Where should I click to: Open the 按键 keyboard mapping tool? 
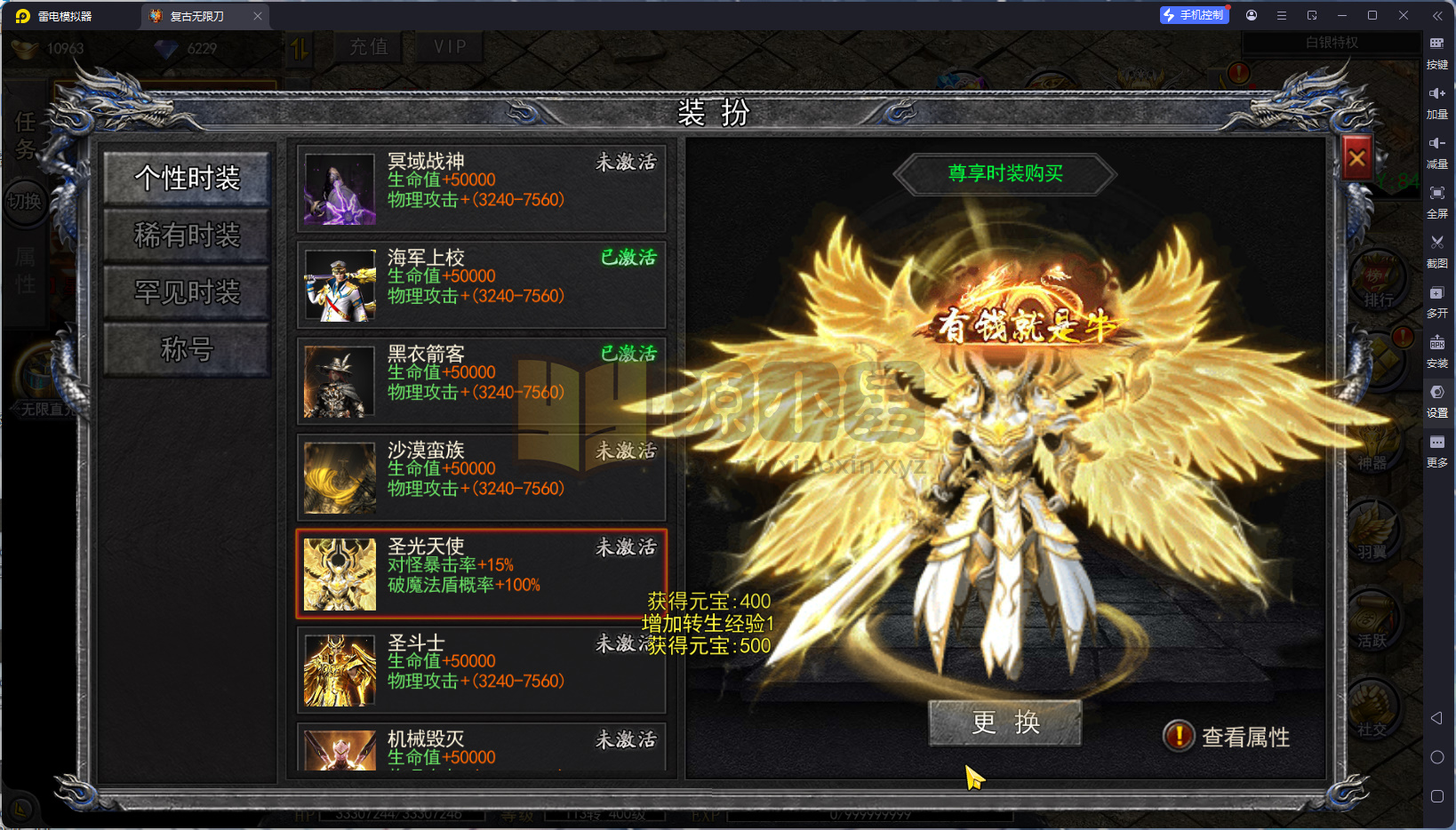[x=1438, y=52]
